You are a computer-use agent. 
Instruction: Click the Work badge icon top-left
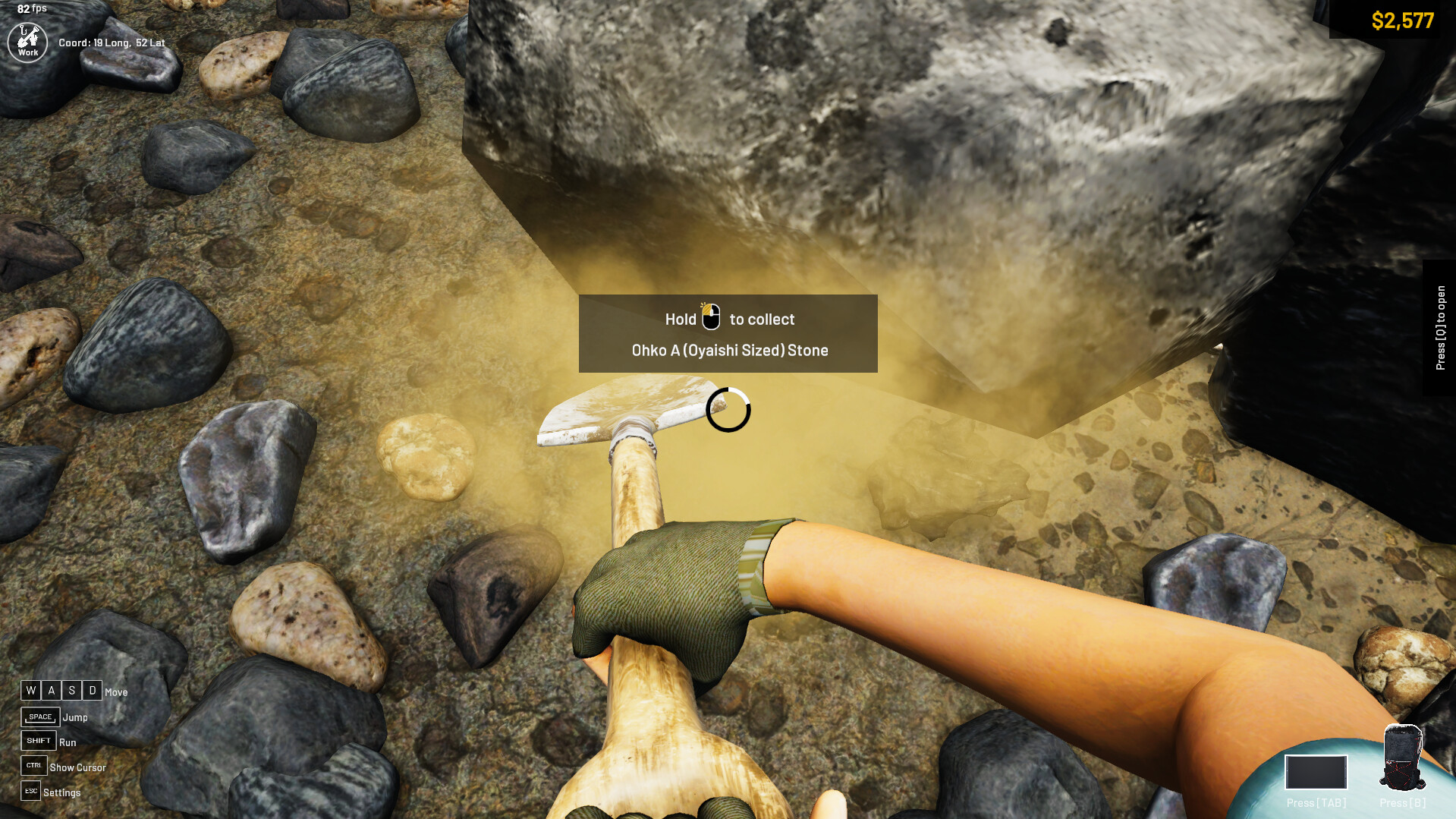tap(27, 43)
